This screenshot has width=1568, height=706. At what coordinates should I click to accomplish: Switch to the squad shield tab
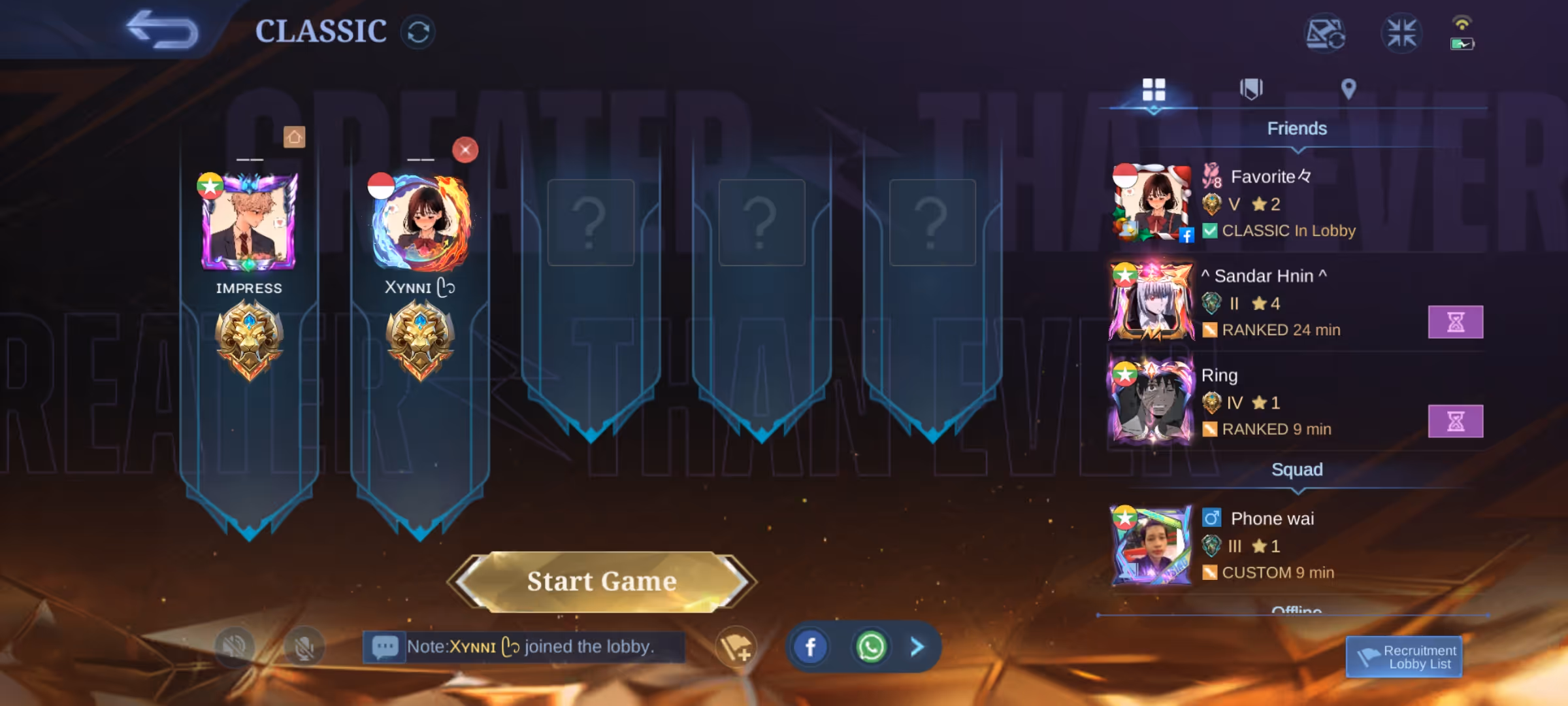[x=1251, y=89]
